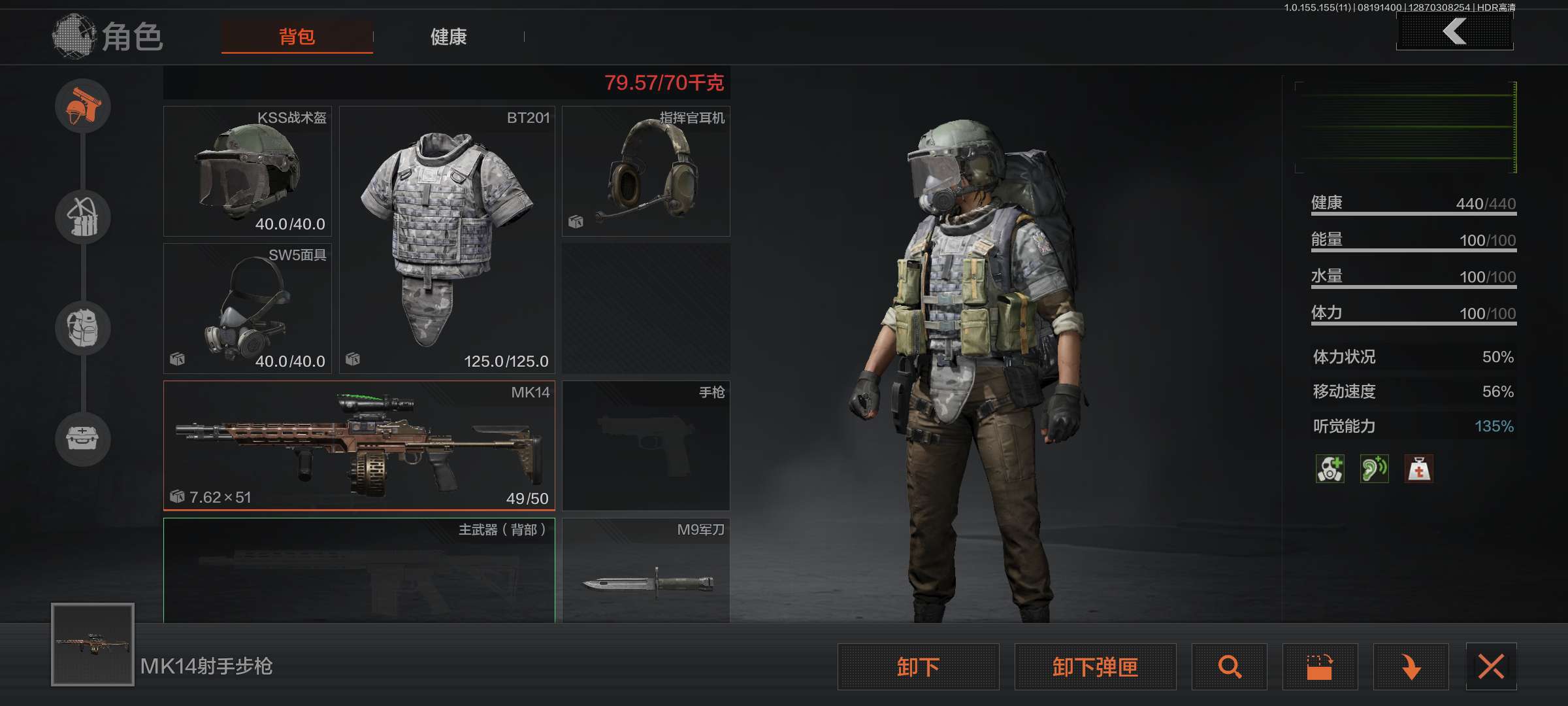Viewport: 1568px width, 706px height.
Task: Remove magazine with 卸下弹匣 button
Action: pos(1095,667)
